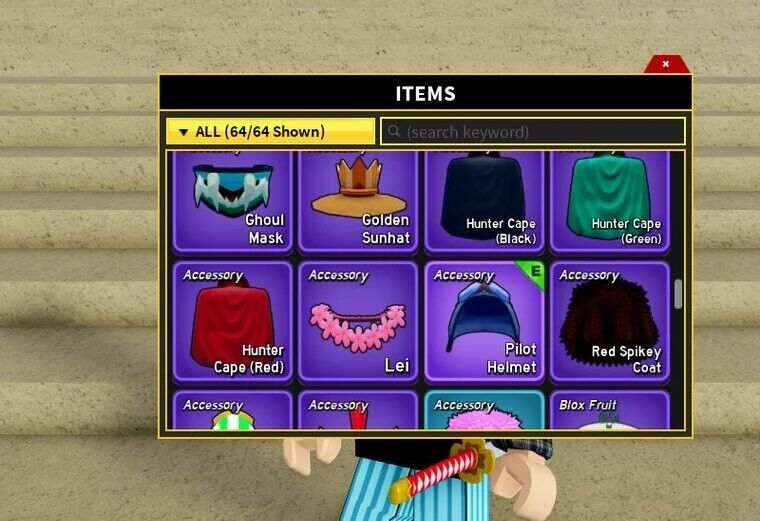
Task: Choose the pink Lei accessory
Action: (358, 322)
